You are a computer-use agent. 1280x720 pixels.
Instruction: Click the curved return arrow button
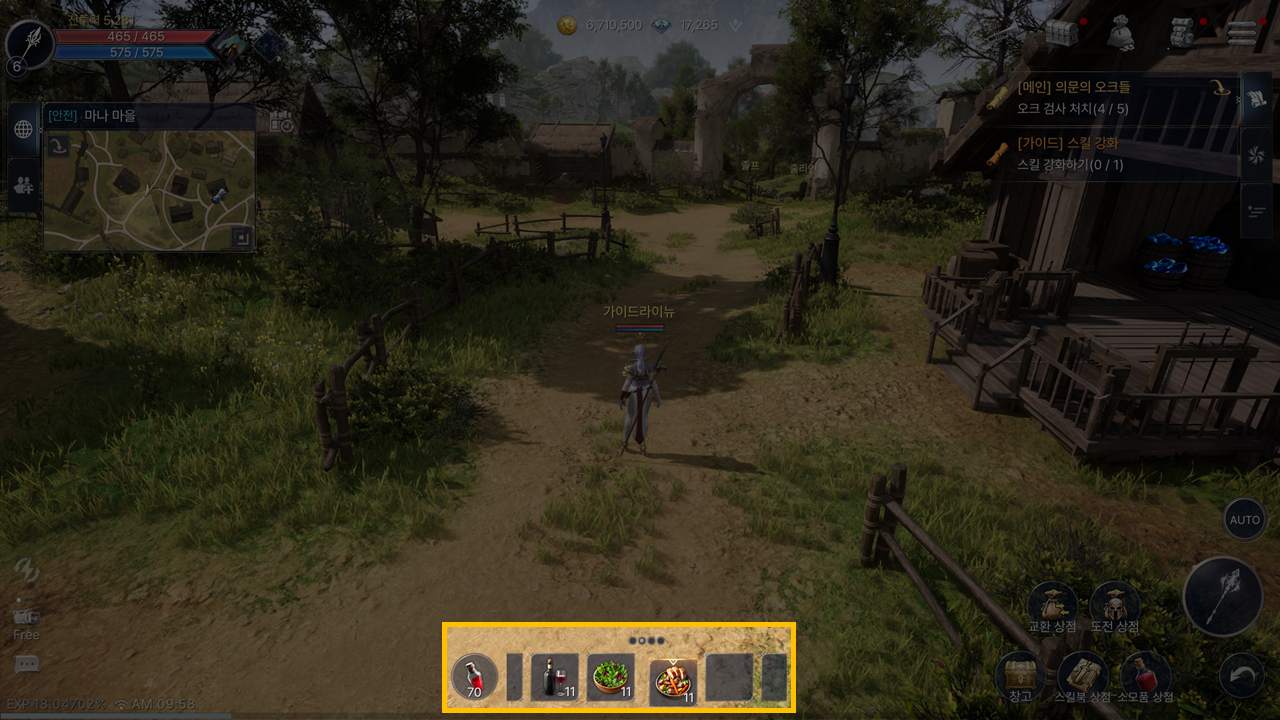tap(1242, 676)
